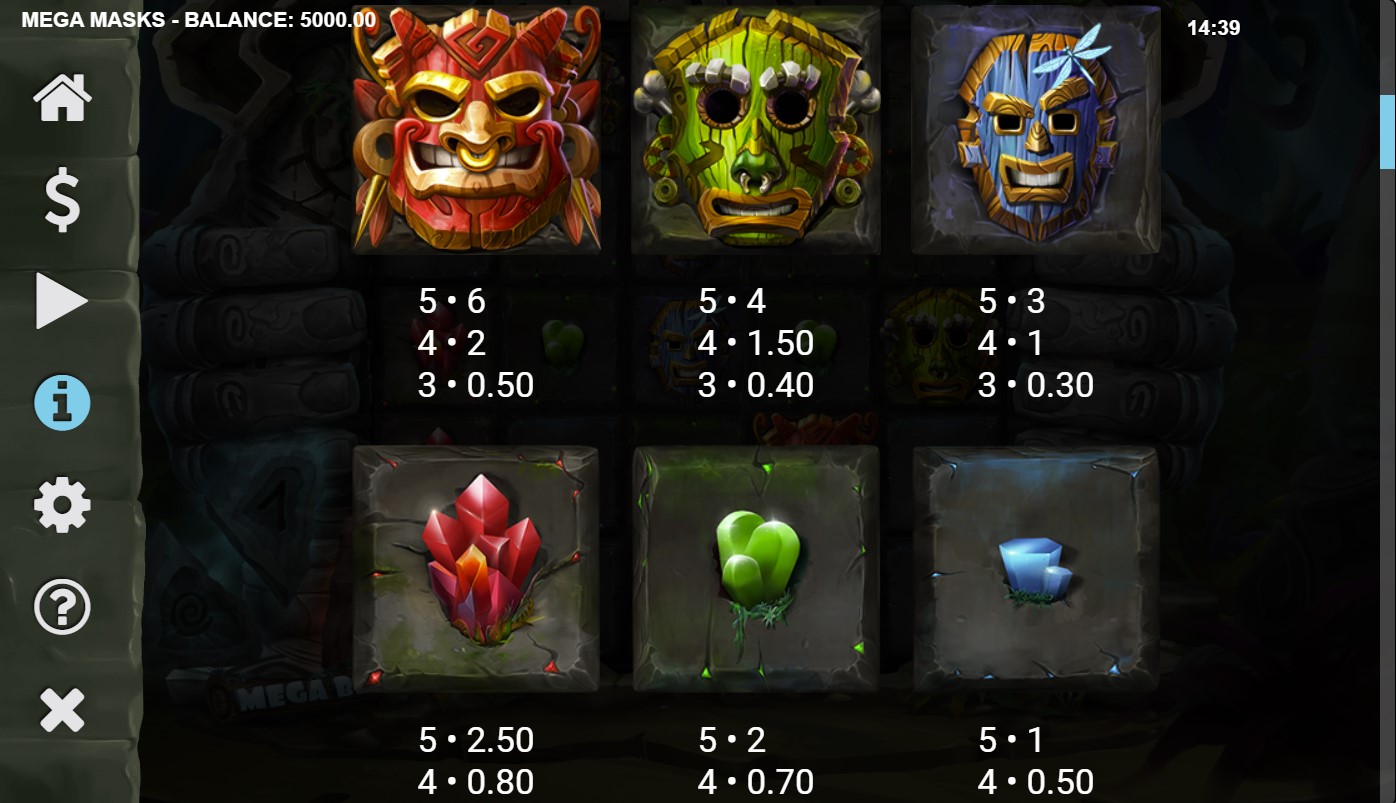
Task: Select the highlighted info icon
Action: tap(62, 402)
